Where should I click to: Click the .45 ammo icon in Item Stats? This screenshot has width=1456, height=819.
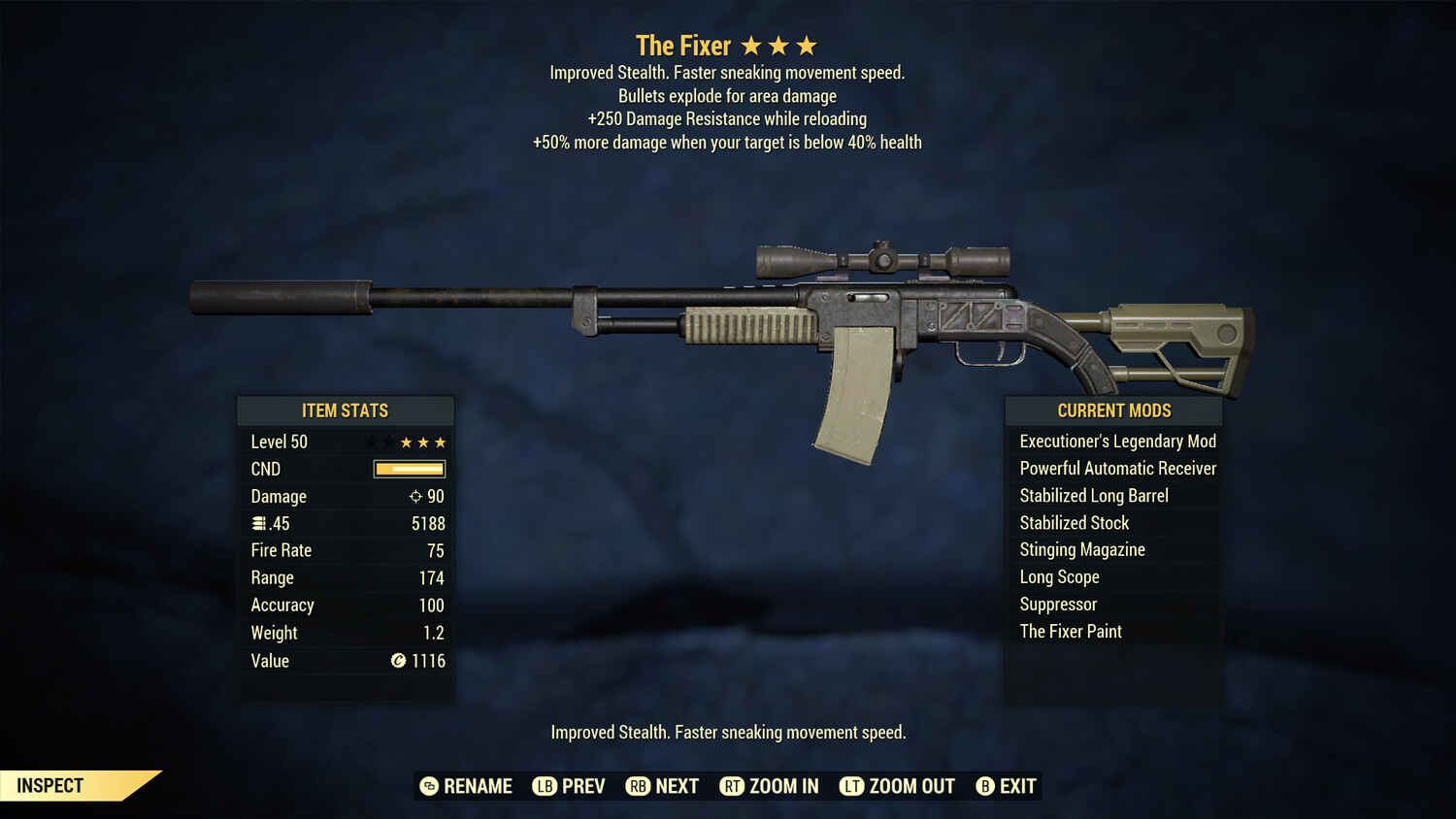coord(260,523)
